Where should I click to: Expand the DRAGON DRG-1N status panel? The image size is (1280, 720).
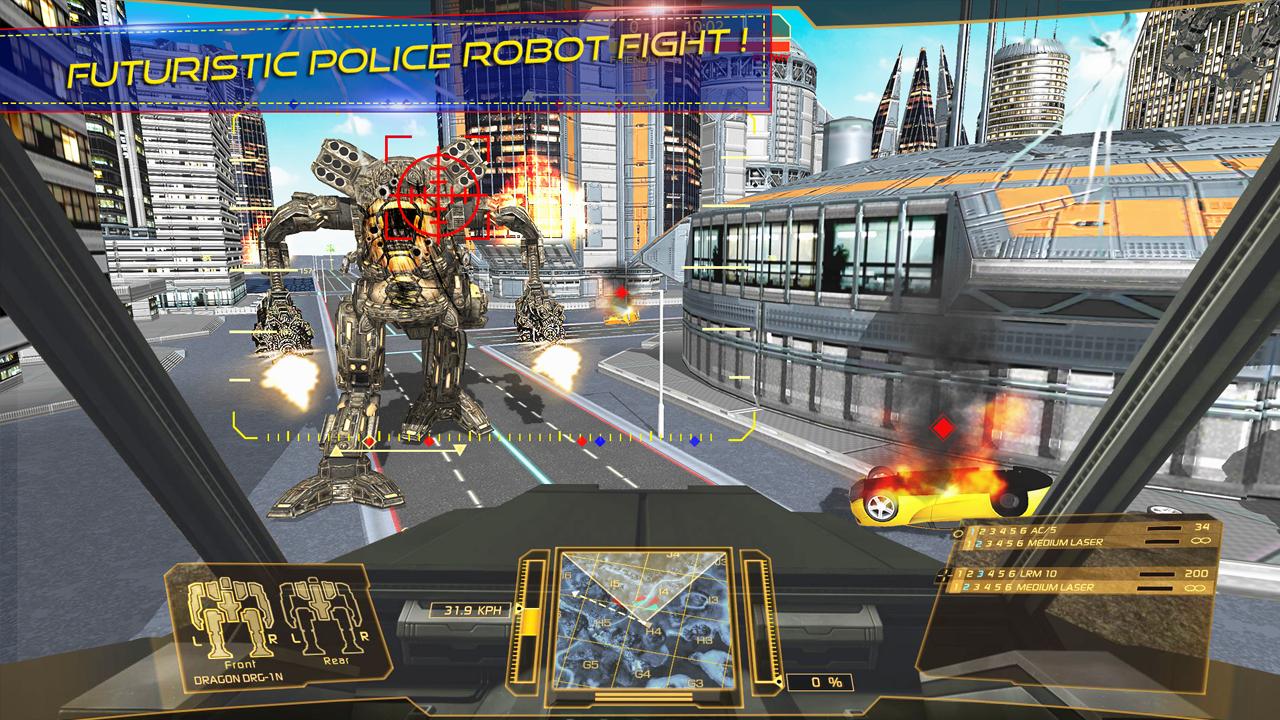[x=240, y=677]
